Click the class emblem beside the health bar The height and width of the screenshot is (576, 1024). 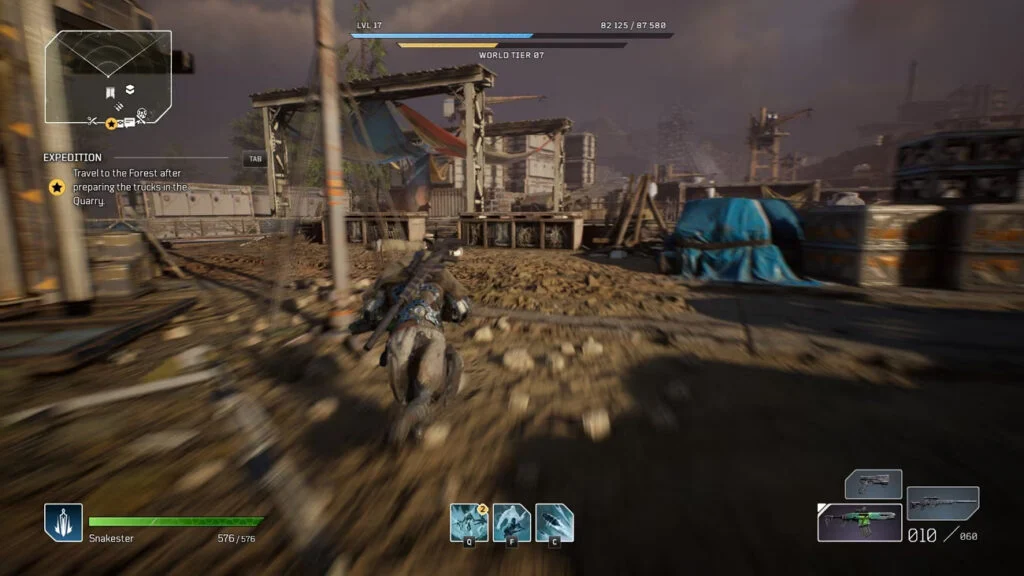[x=62, y=522]
